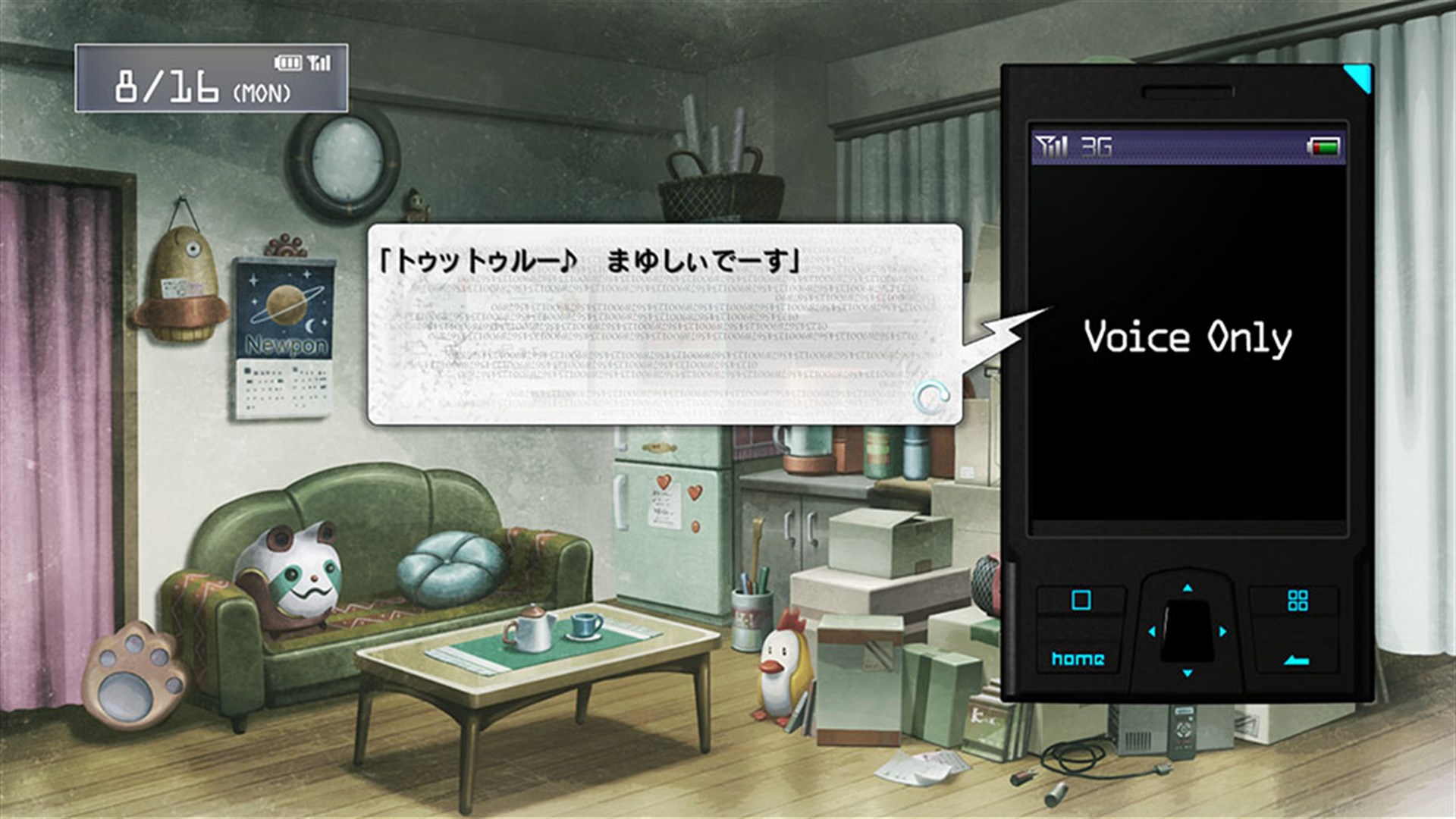Select the square task key on the phone

(x=1081, y=599)
